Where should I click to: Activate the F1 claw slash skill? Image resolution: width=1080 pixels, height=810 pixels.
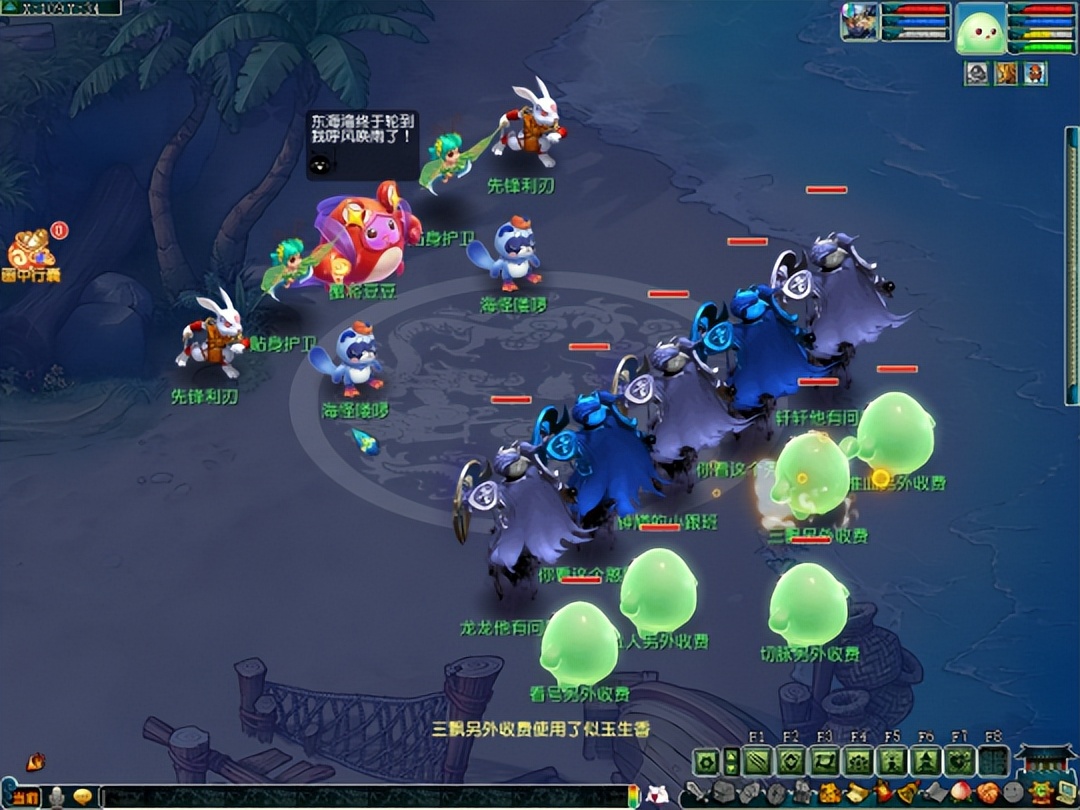pos(757,762)
